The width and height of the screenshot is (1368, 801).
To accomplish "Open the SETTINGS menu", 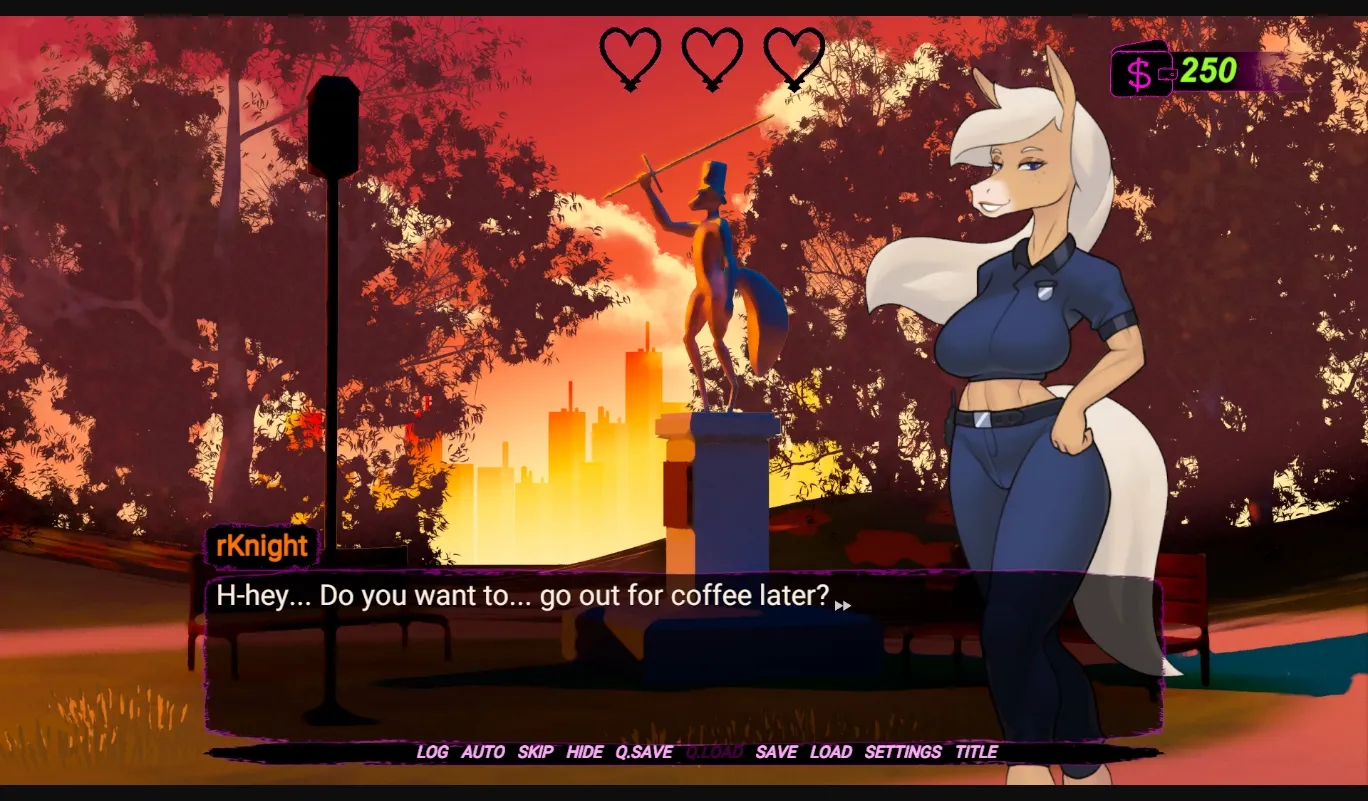I will [901, 752].
